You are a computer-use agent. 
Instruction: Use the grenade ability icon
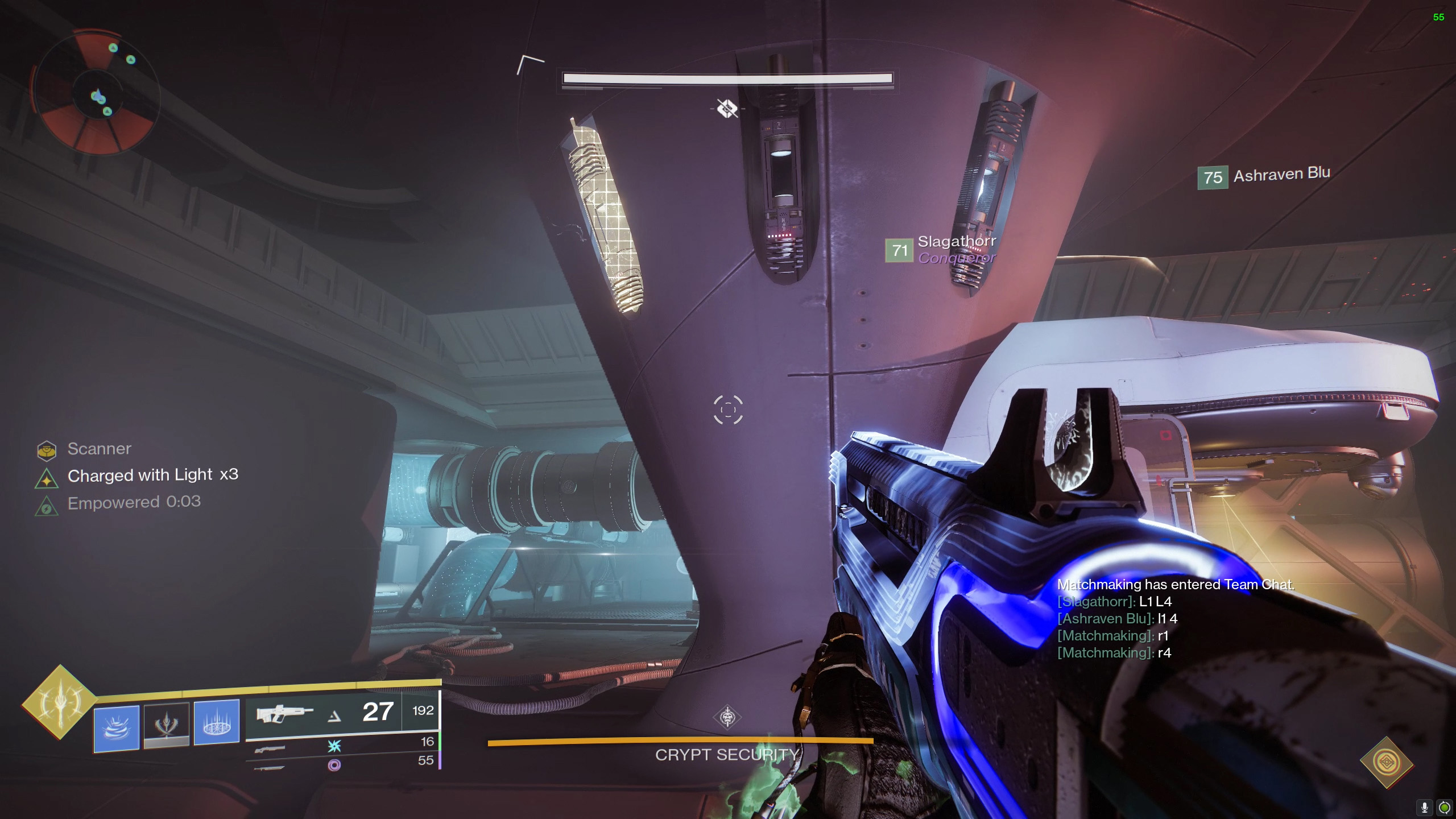pos(117,728)
